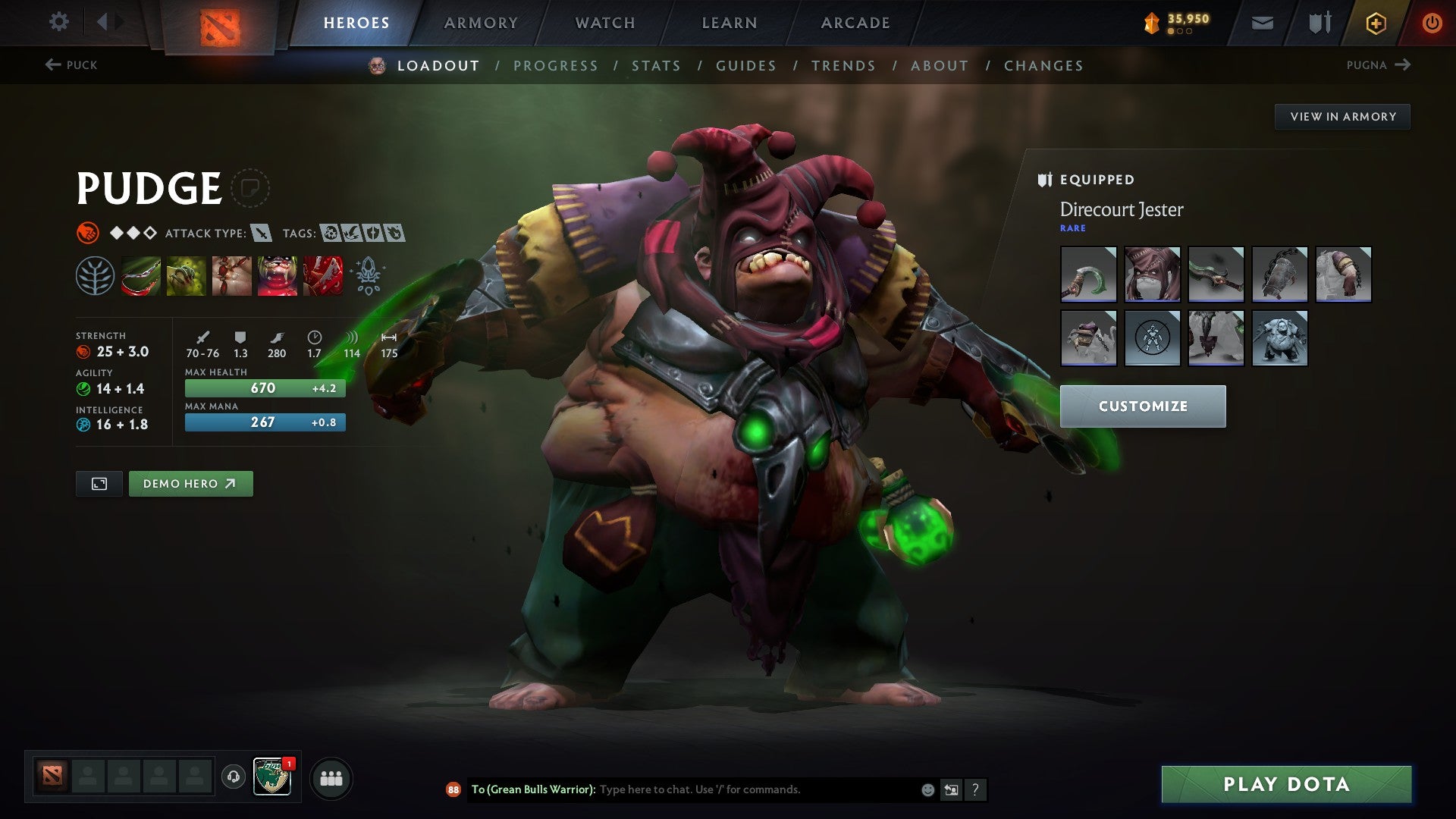Toggle voice chat with the headphone icon
Screen dimensions: 1456x819
tap(233, 777)
